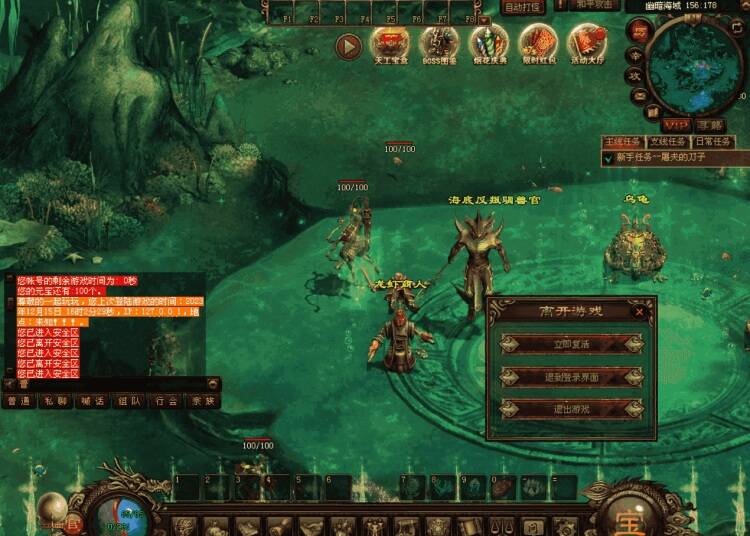Click the round play arrow button

(348, 45)
